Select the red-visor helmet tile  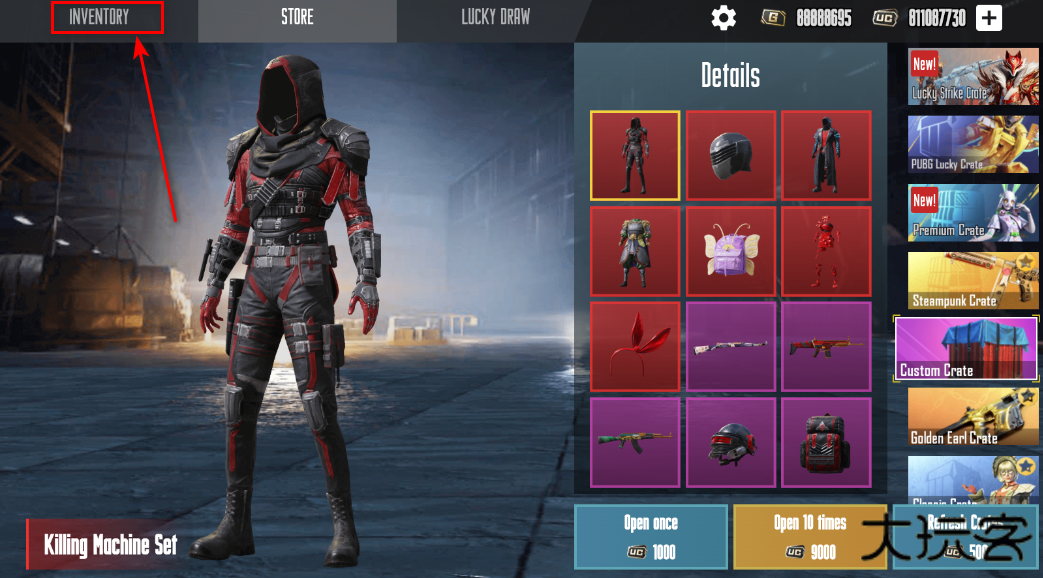click(x=731, y=442)
